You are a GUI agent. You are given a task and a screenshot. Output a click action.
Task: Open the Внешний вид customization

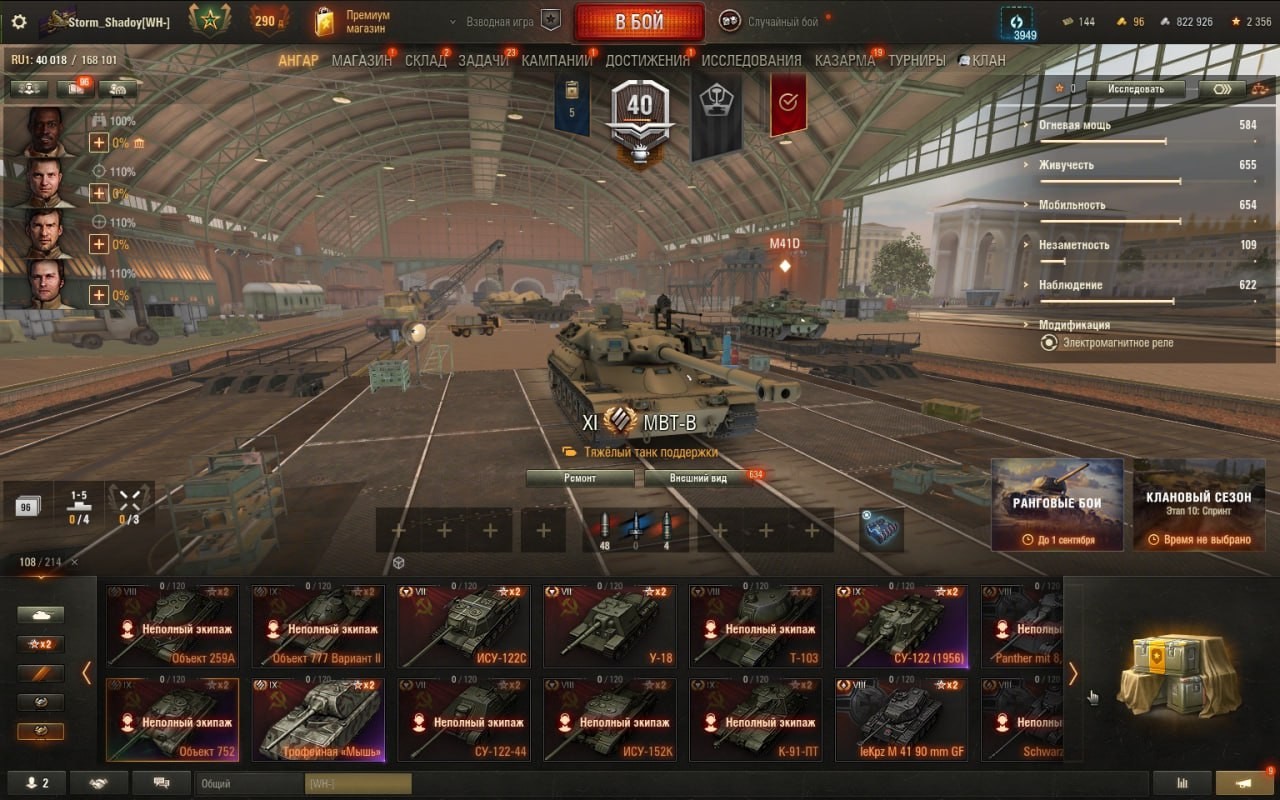click(700, 478)
